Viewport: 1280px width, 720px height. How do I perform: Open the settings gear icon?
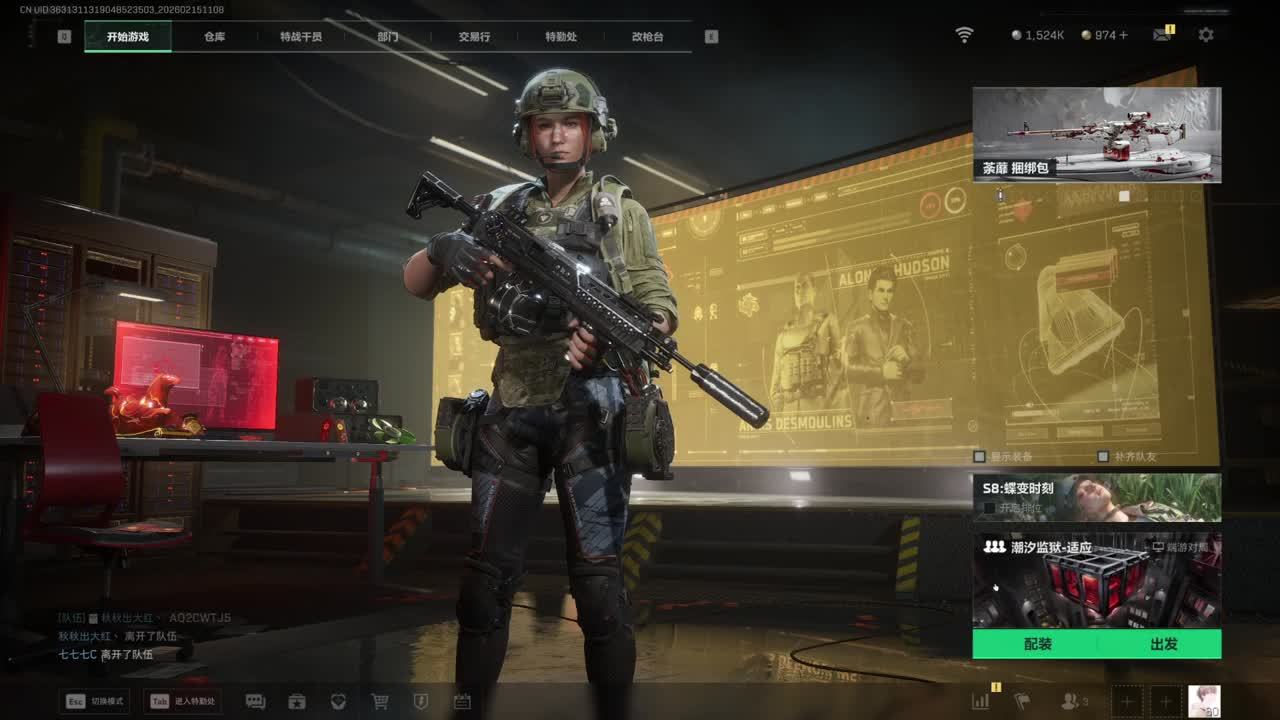pyautogui.click(x=1206, y=35)
